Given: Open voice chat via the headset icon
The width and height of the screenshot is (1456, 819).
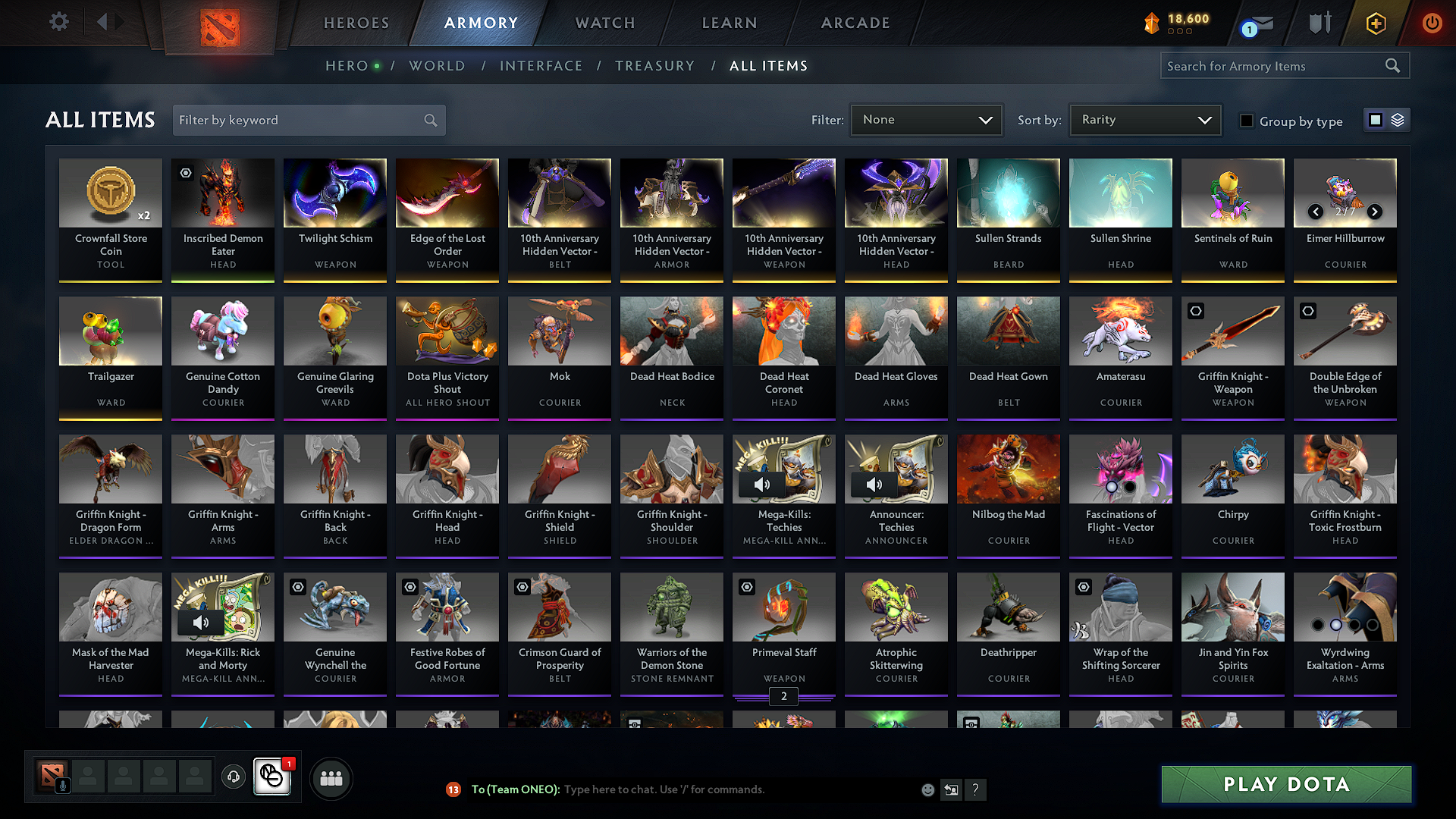Looking at the screenshot, I should (233, 777).
